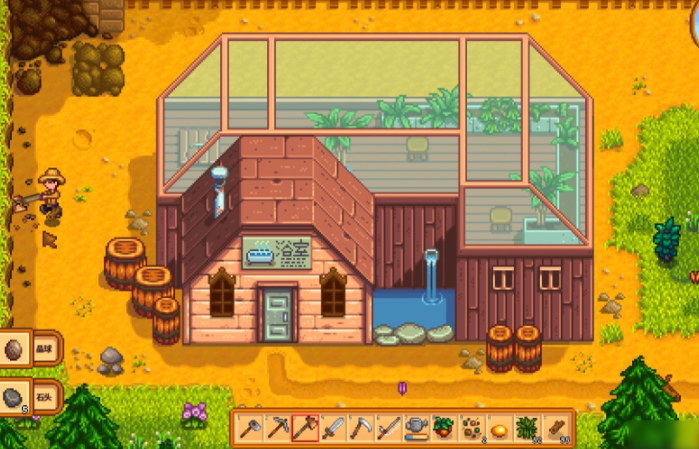This screenshot has height=449, width=699.
Task: Click the red-highlighted axe slot
Action: tap(305, 429)
